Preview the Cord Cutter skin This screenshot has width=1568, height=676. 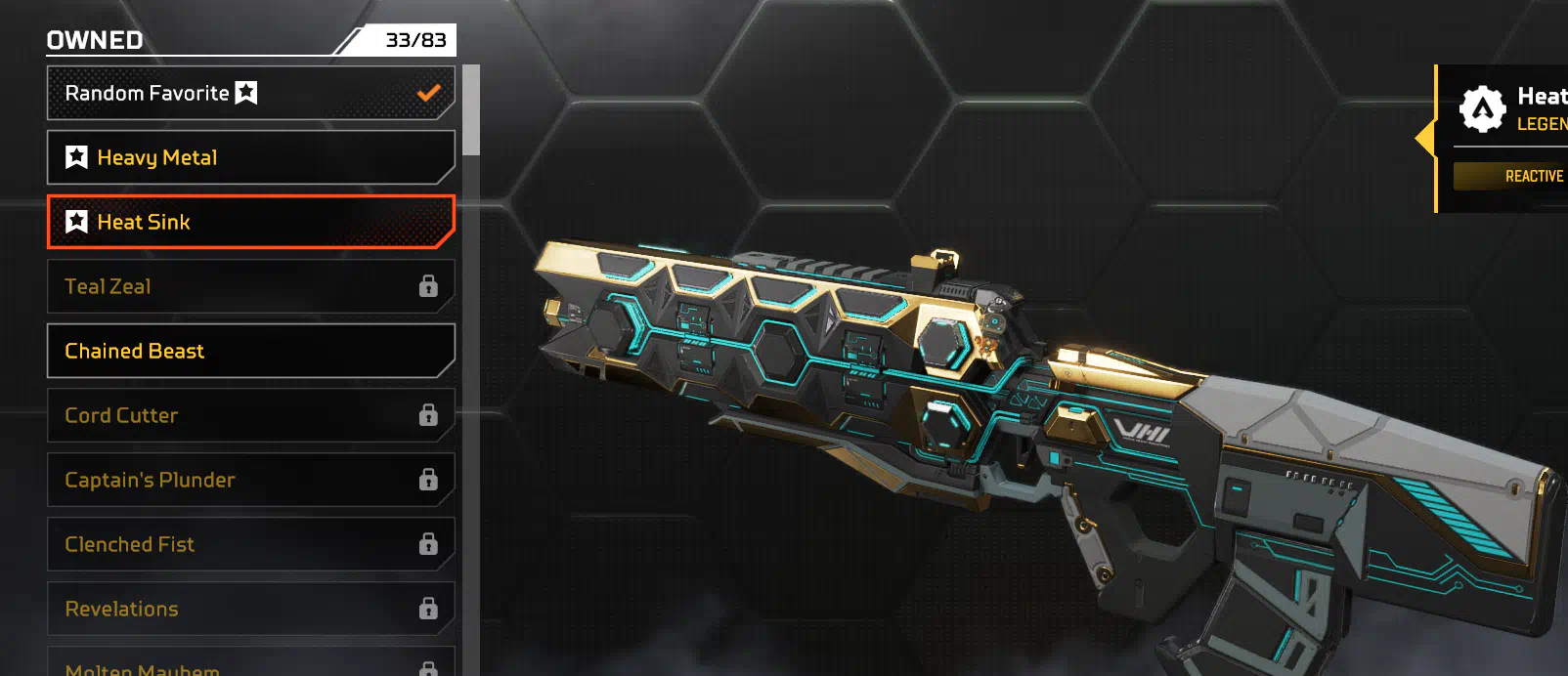click(250, 415)
